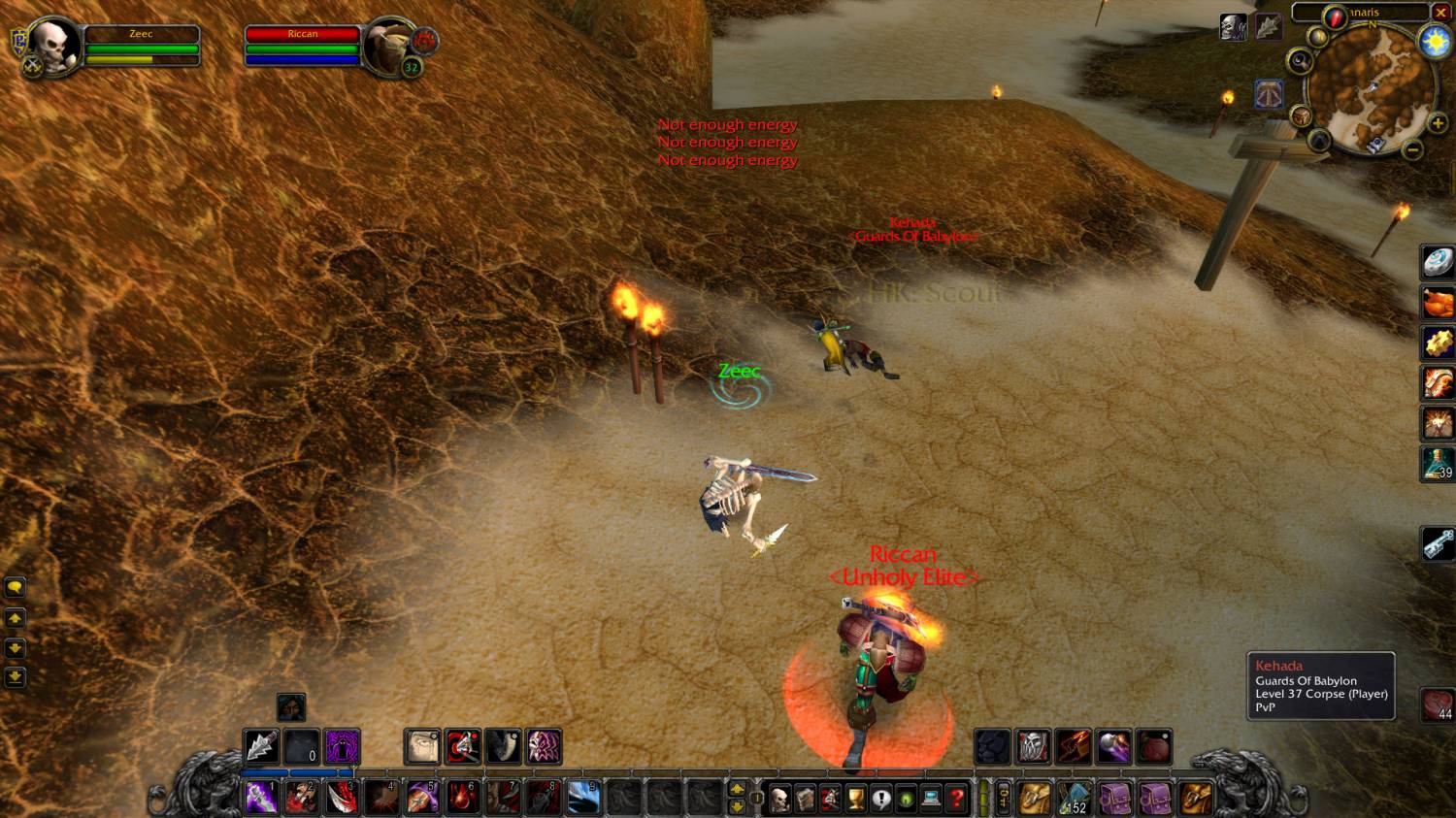Click the Tanaris minimap
The height and width of the screenshot is (818, 1456).
[1371, 87]
